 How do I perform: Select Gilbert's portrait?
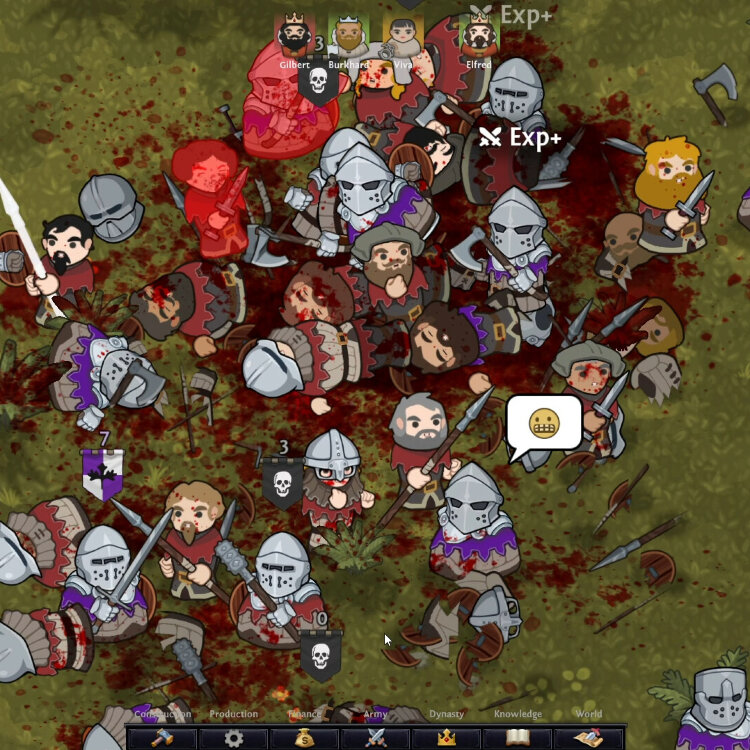tap(294, 37)
